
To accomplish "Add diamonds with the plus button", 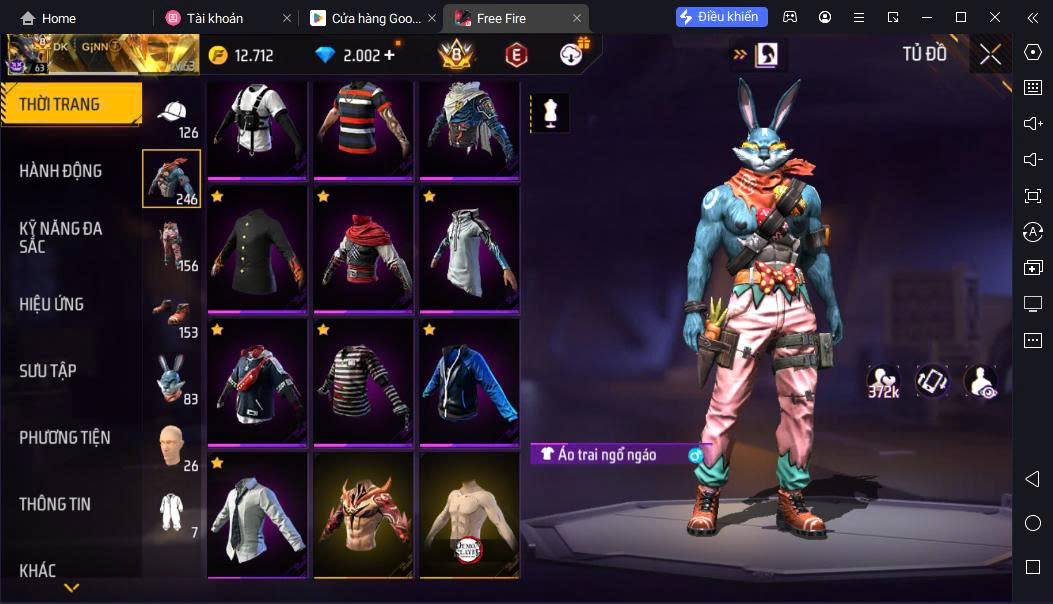I will click(x=389, y=55).
